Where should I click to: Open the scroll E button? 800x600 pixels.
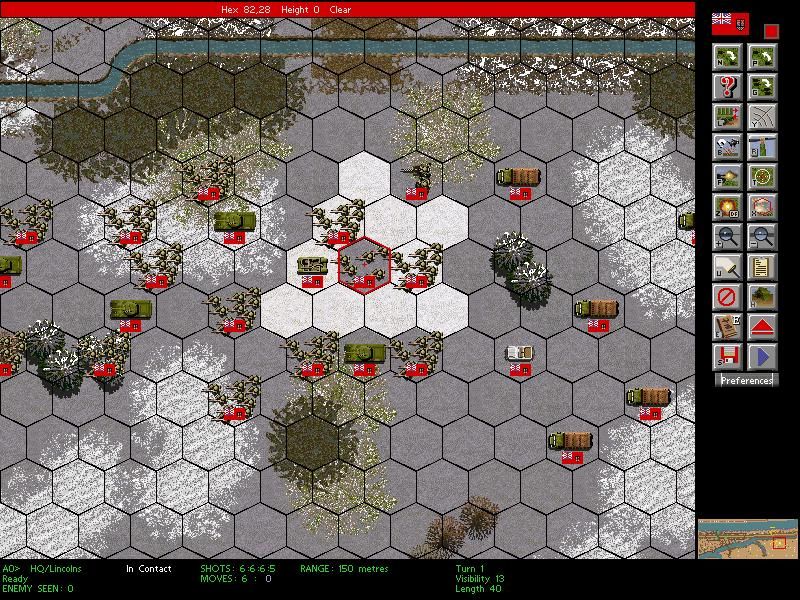click(x=727, y=327)
